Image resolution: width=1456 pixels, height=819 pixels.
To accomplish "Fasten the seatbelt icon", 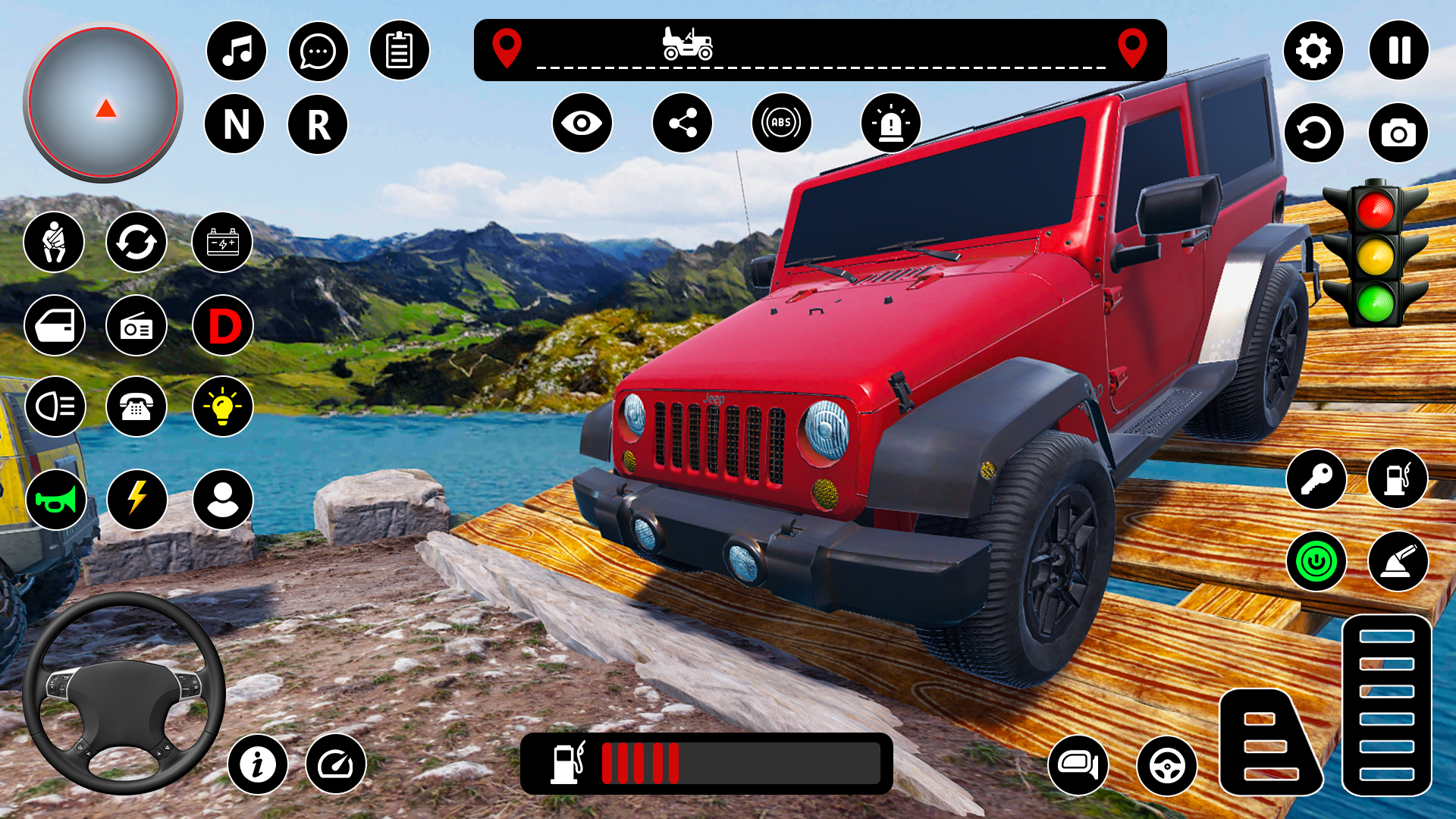I will pyautogui.click(x=54, y=243).
